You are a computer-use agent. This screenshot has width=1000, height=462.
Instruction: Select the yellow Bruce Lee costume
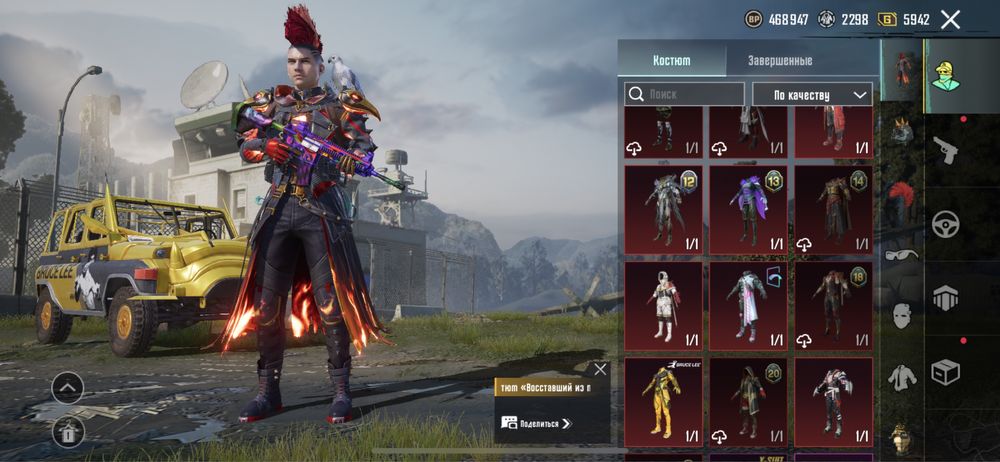[663, 402]
